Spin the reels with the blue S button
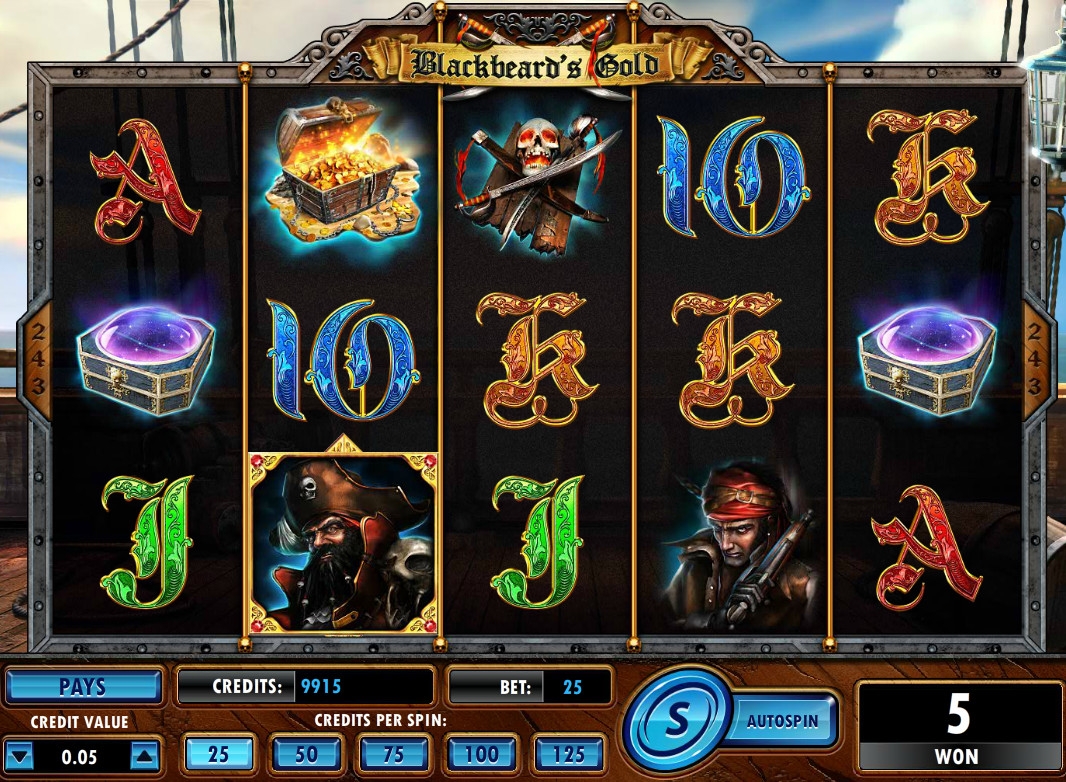This screenshot has height=782, width=1066. coord(678,719)
